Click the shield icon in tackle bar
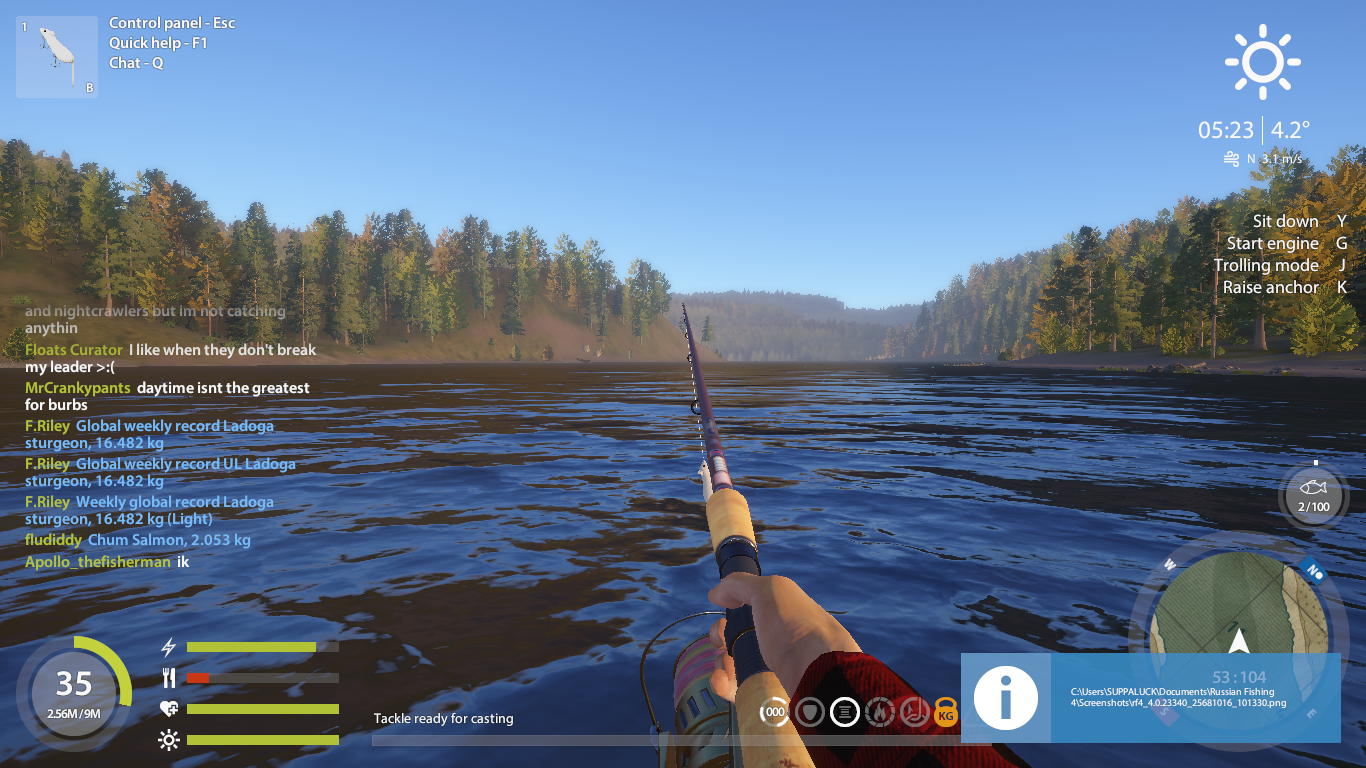The image size is (1366, 768). 810,713
